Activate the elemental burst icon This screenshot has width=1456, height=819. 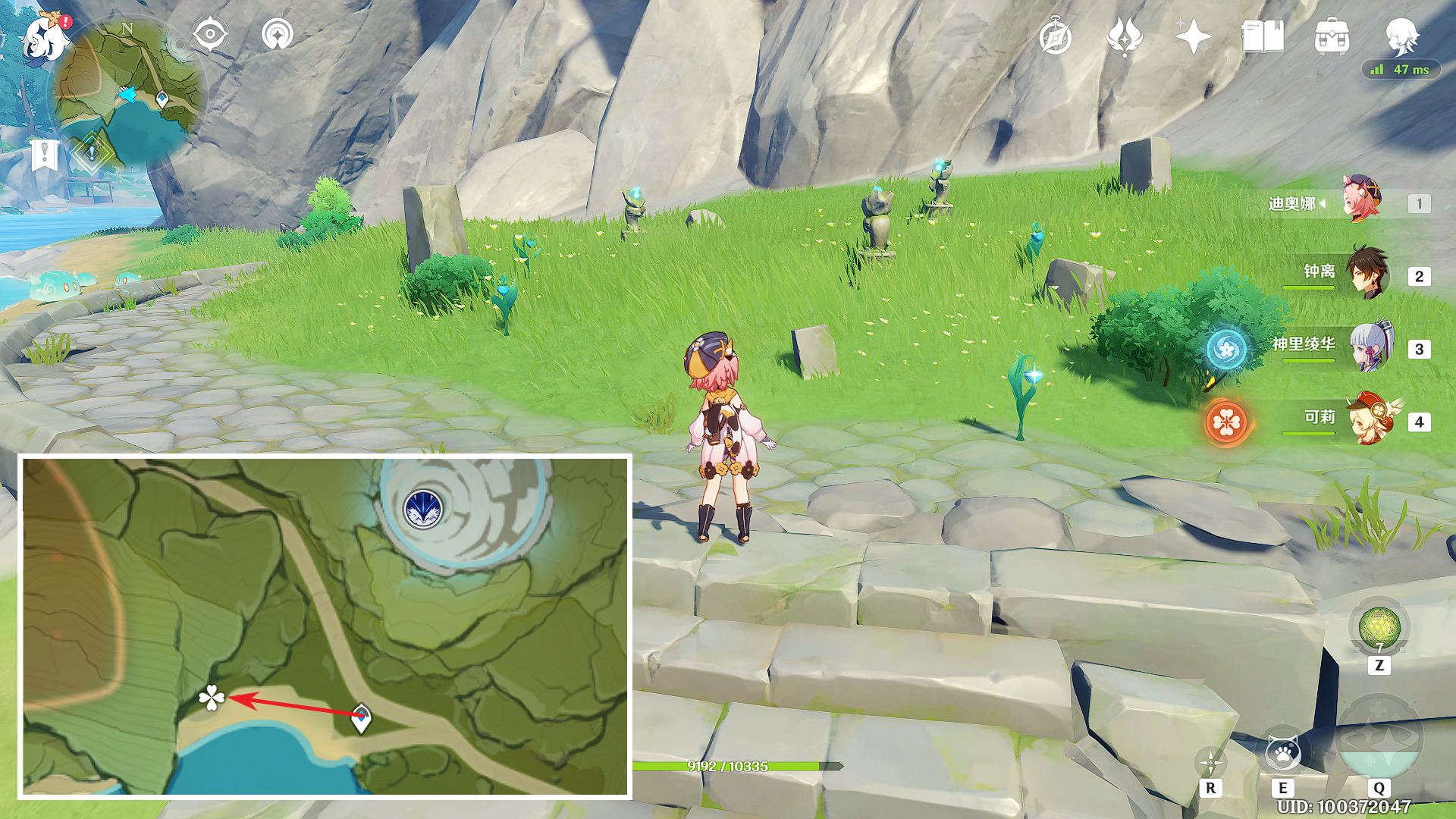point(1379,739)
